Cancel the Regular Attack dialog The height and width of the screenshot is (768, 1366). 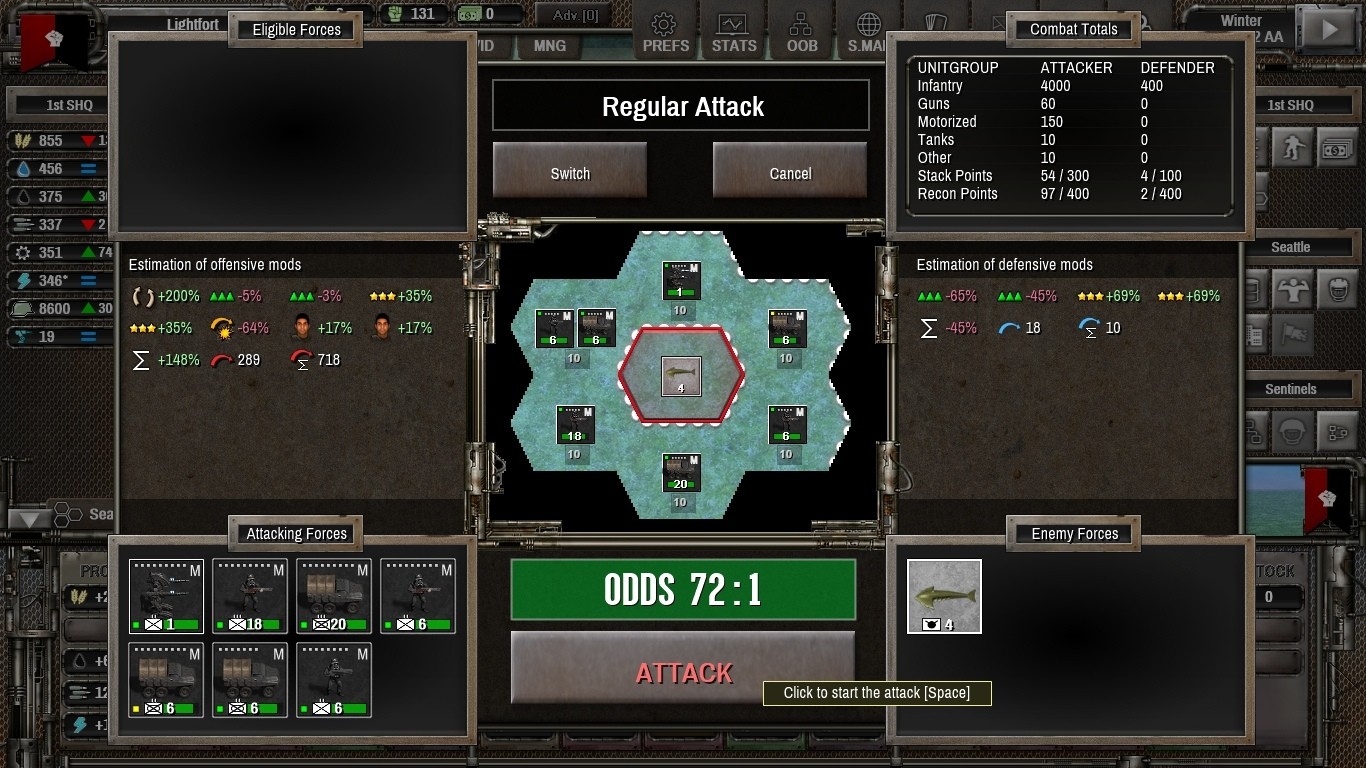pos(790,174)
